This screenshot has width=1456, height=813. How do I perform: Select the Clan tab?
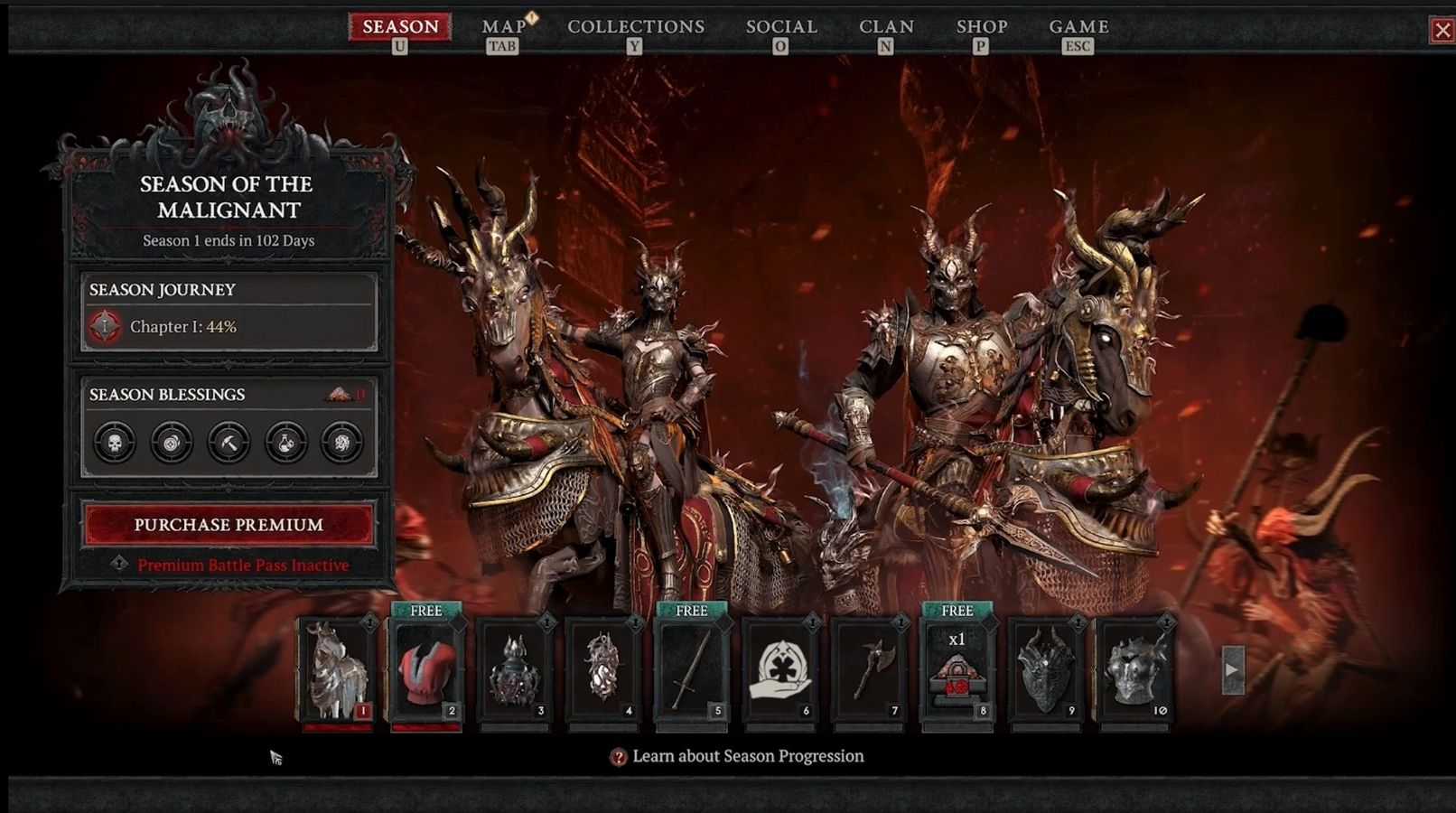pyautogui.click(x=886, y=27)
